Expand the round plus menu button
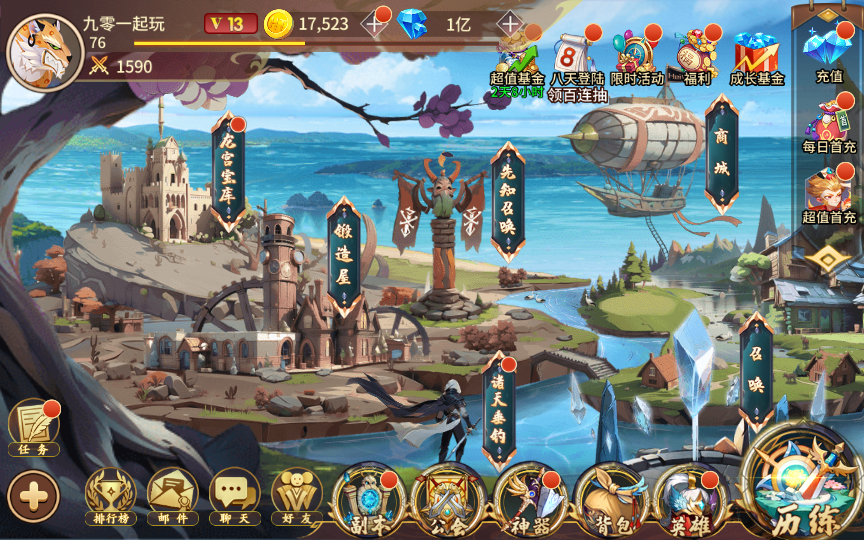 (x=33, y=494)
